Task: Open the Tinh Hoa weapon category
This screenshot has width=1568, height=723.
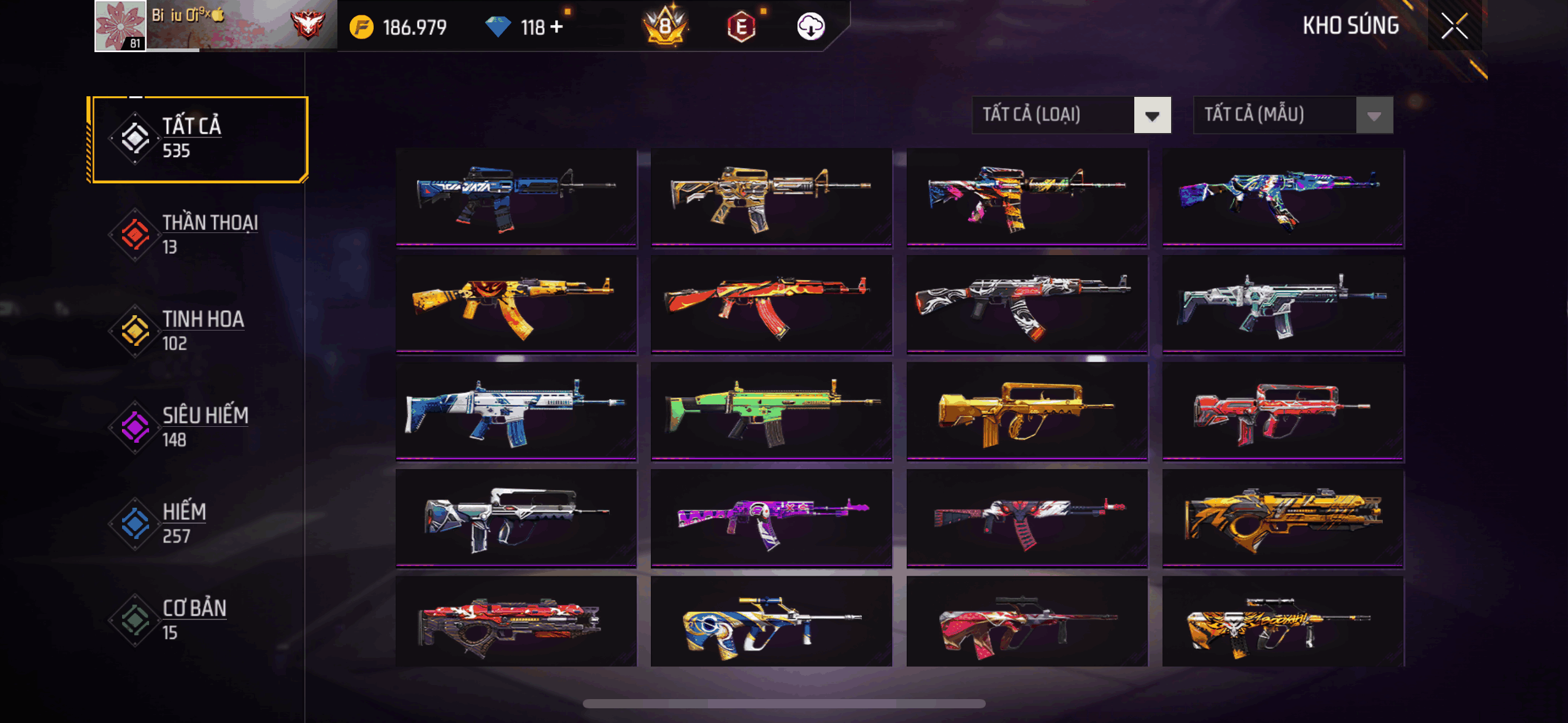Action: pos(198,331)
